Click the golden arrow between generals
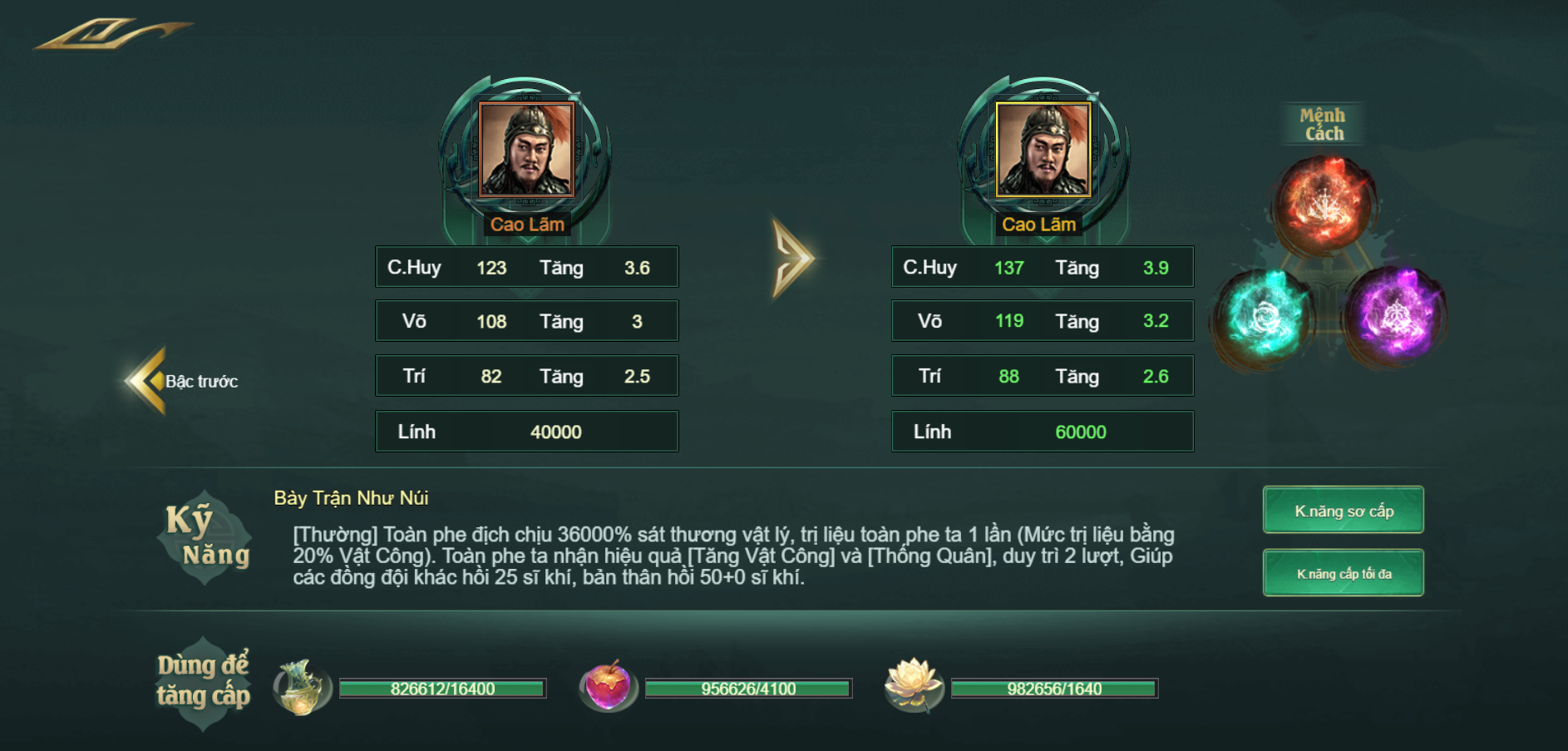Viewport: 1568px width, 751px height. 791,258
